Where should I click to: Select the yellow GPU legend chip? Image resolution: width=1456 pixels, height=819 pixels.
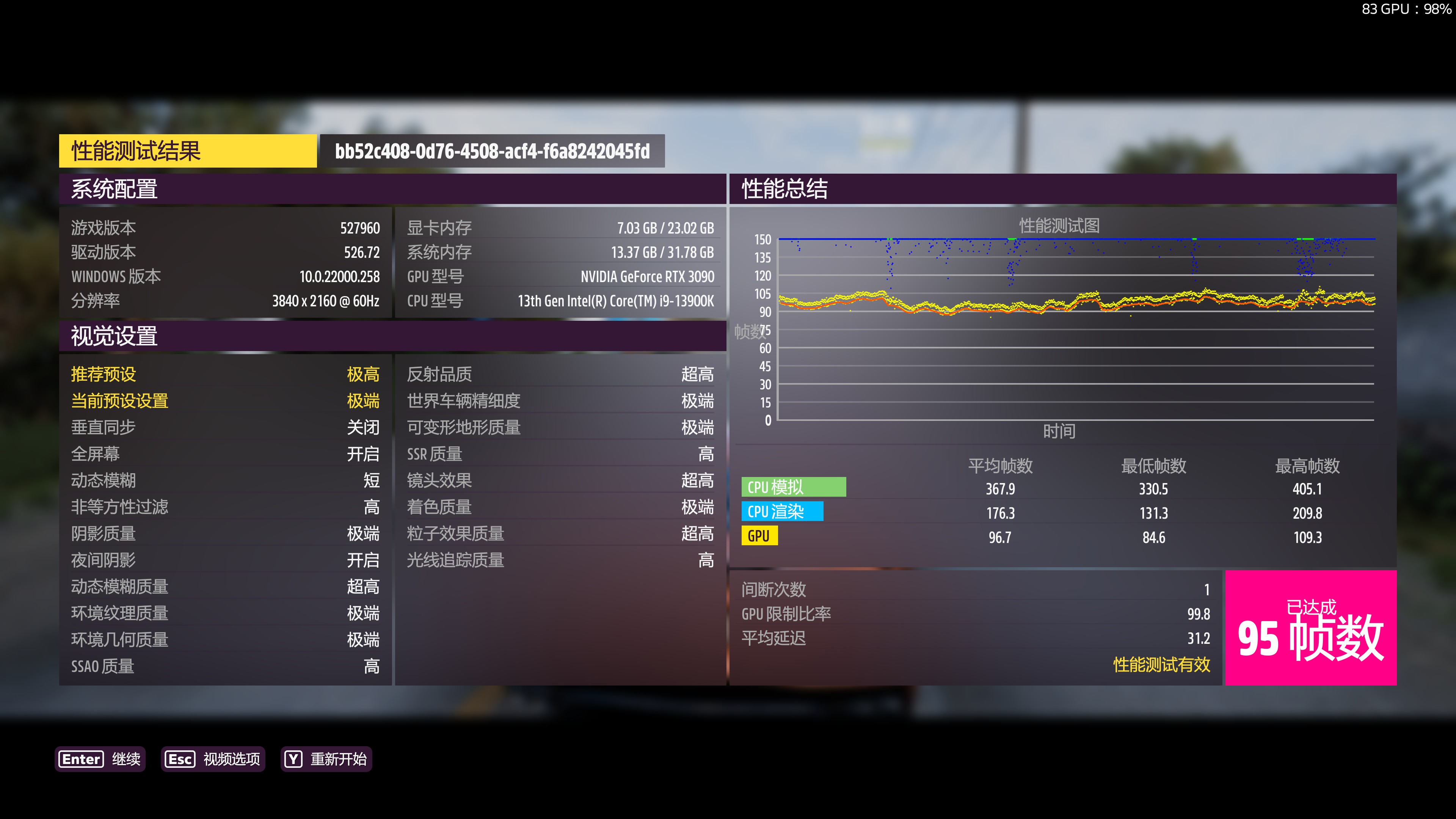tap(759, 536)
